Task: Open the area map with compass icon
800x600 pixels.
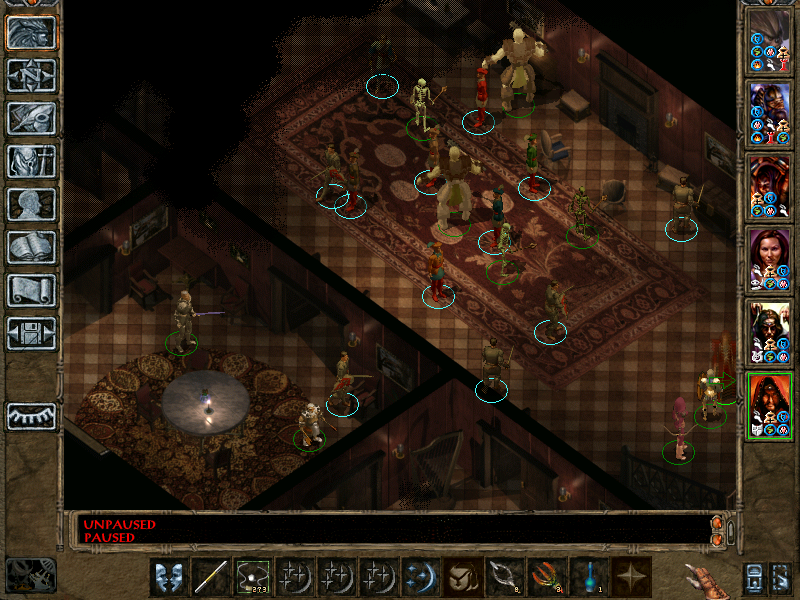Action: (32, 76)
